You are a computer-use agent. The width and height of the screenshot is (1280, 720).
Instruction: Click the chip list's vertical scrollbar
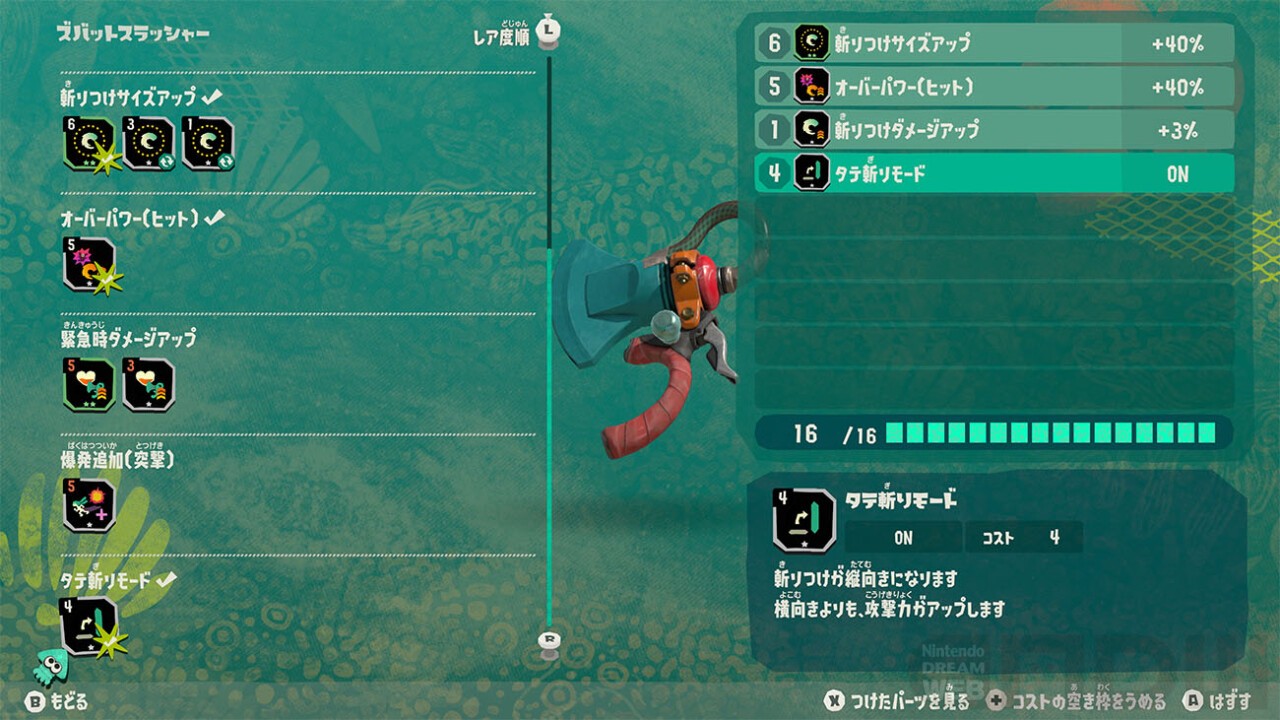click(548, 340)
